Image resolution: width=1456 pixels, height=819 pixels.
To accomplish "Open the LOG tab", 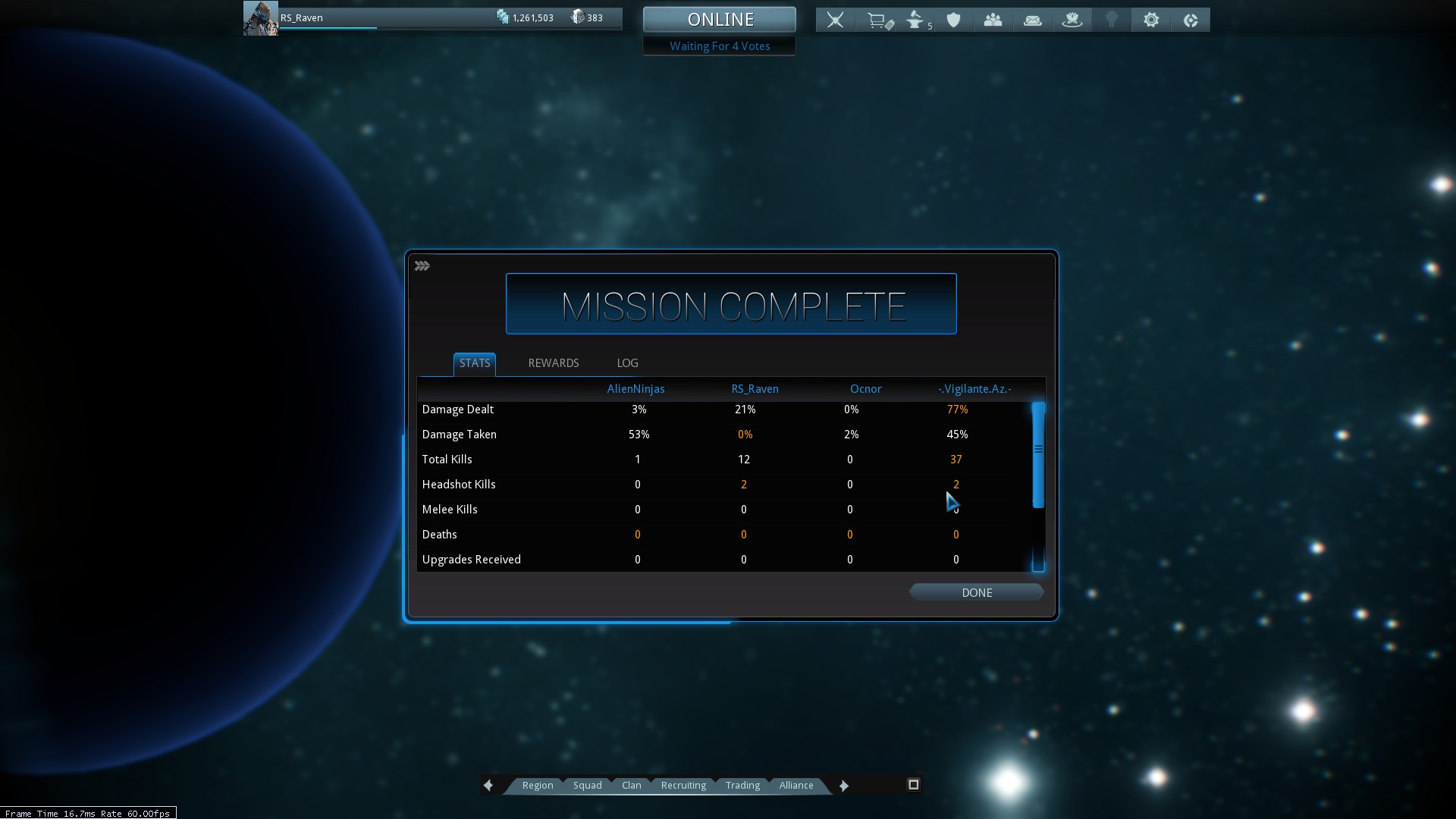I will coord(627,363).
